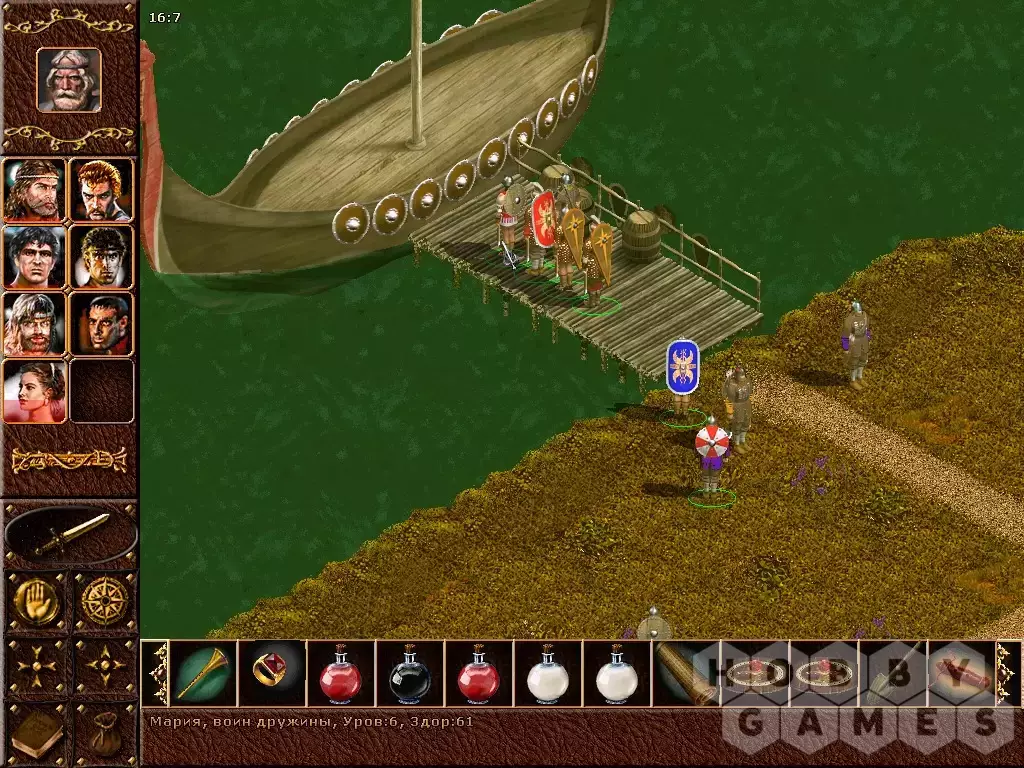Select the blond bearded warrior portrait
The width and height of the screenshot is (1024, 768).
click(35, 324)
